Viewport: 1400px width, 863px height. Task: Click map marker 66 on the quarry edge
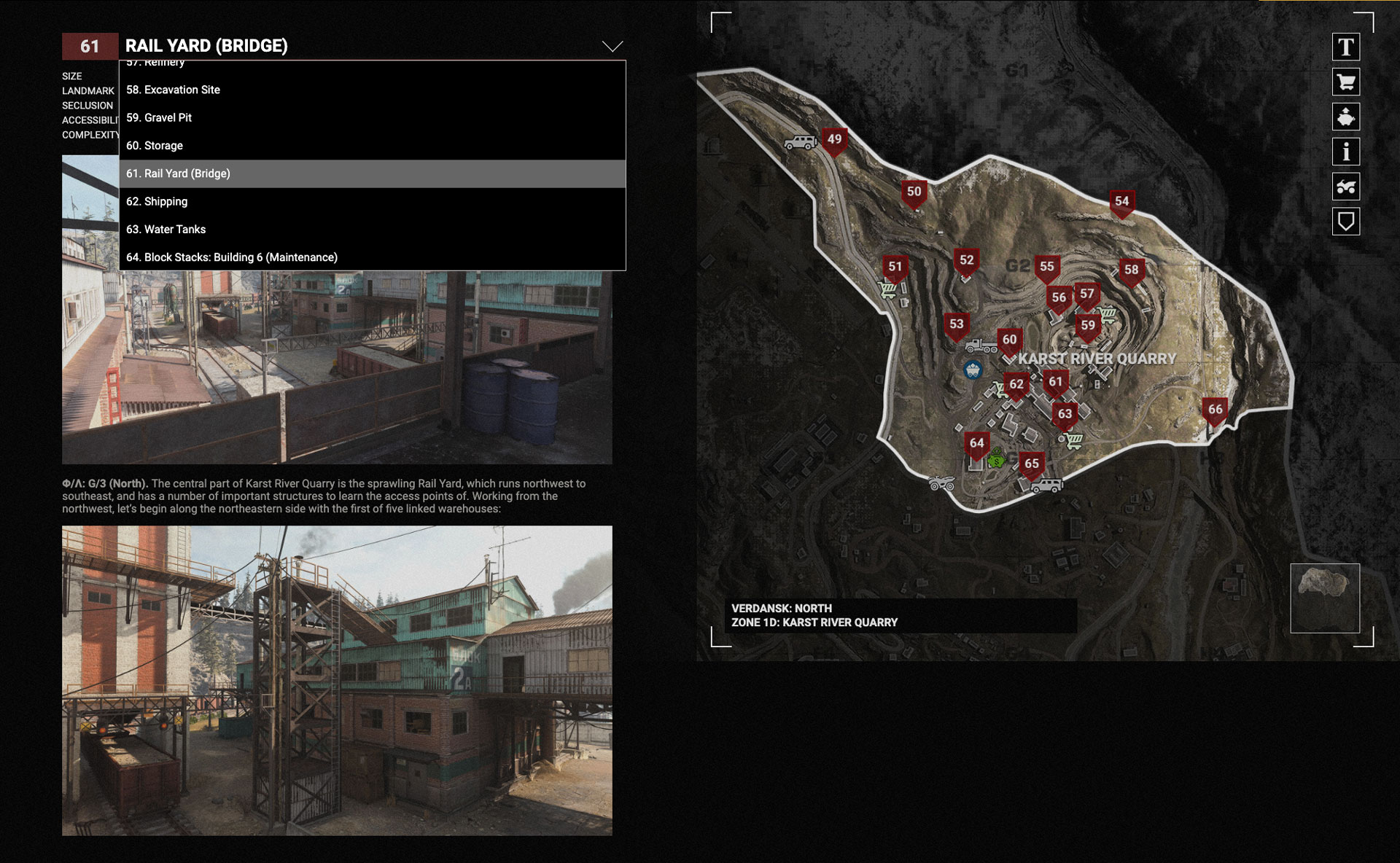1215,410
